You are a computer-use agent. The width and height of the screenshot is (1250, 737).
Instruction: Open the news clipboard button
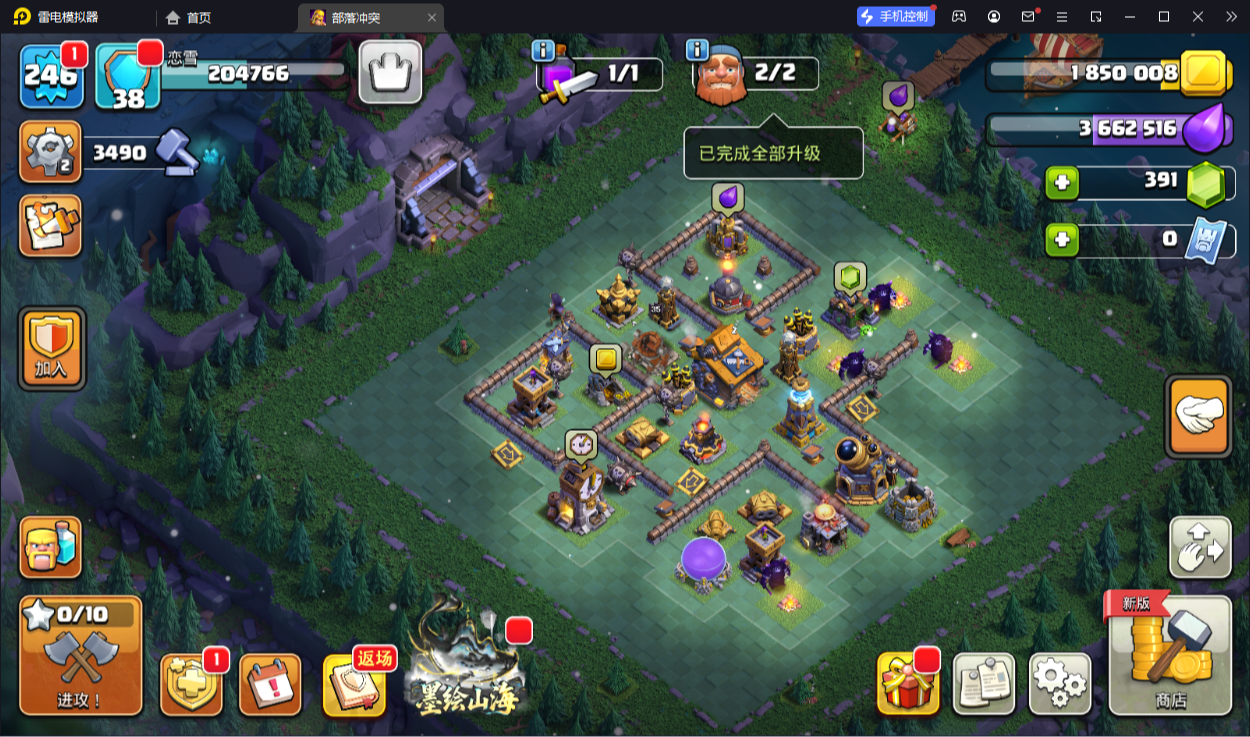984,684
